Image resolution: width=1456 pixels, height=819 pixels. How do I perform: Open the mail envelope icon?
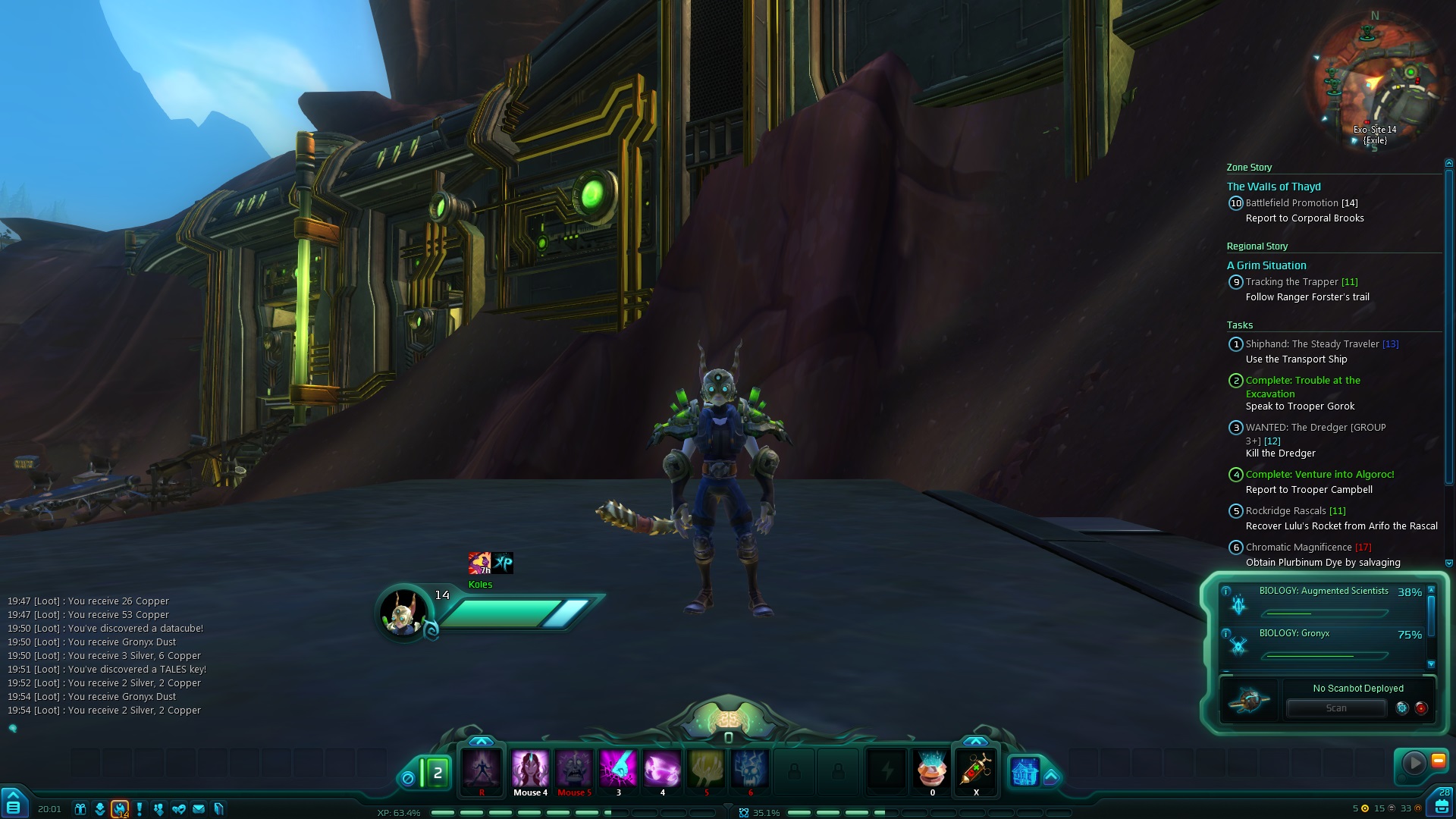click(x=199, y=809)
